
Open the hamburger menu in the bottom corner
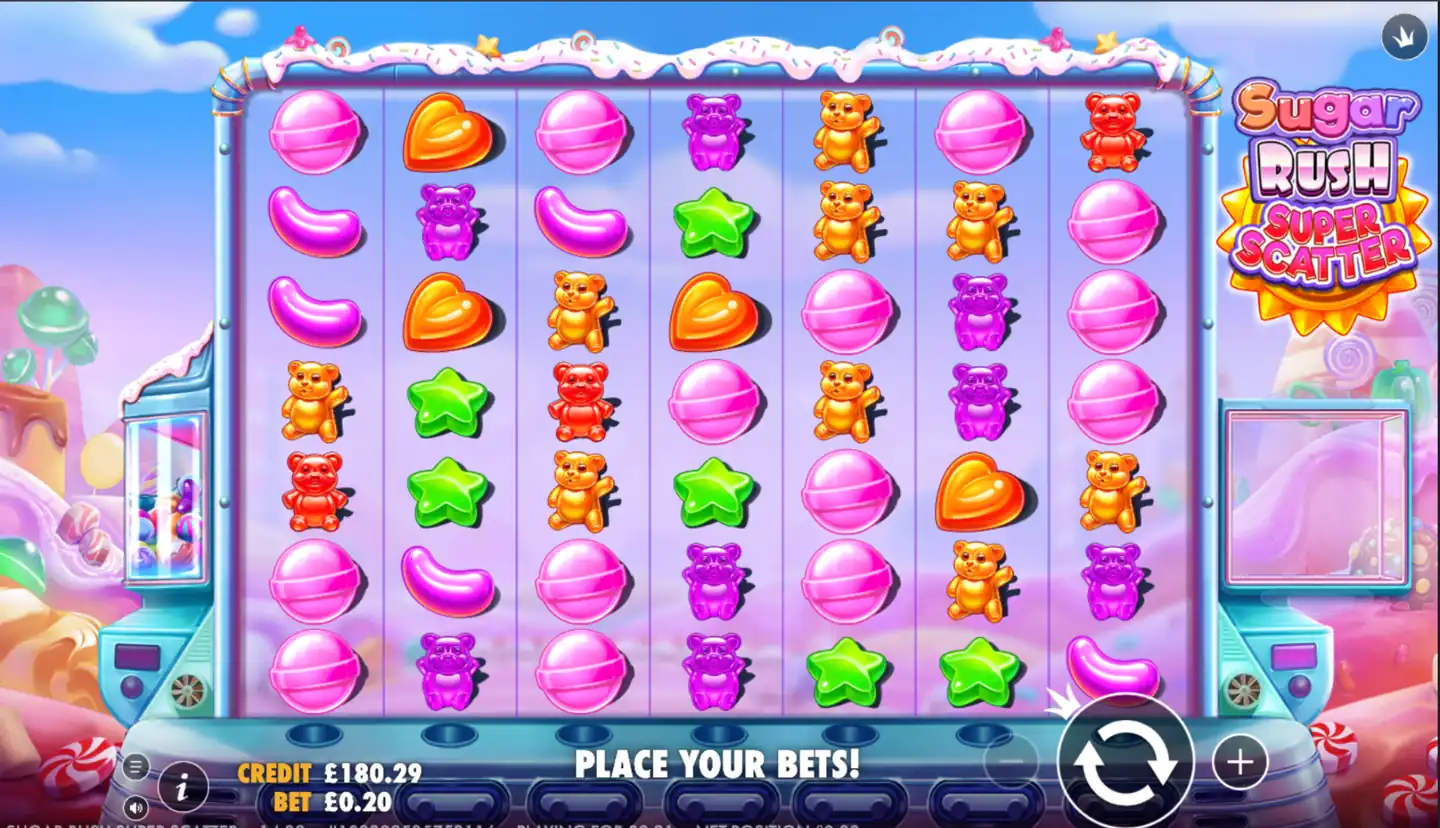coord(135,765)
